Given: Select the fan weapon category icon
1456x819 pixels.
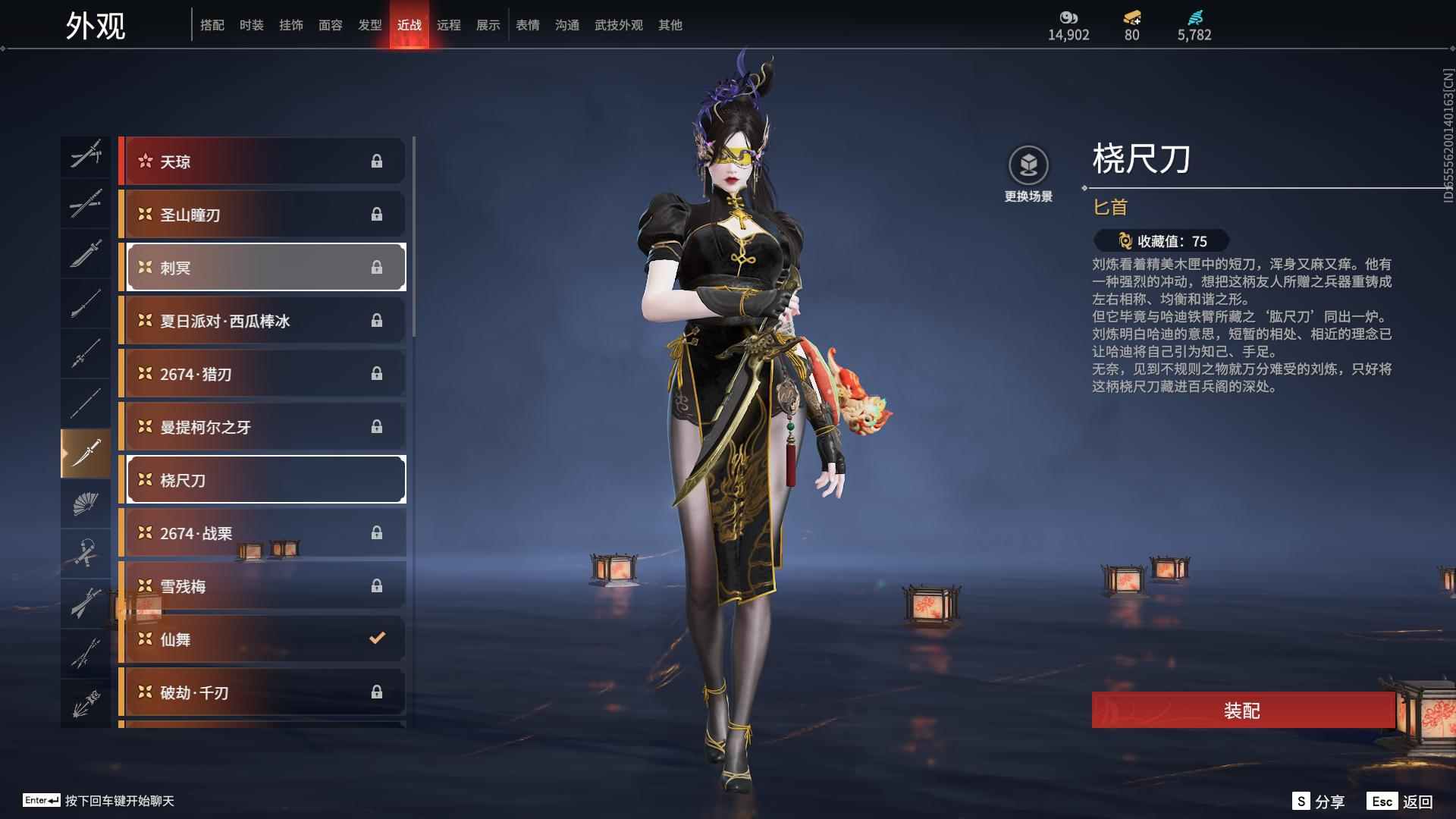Looking at the screenshot, I should click(x=86, y=503).
